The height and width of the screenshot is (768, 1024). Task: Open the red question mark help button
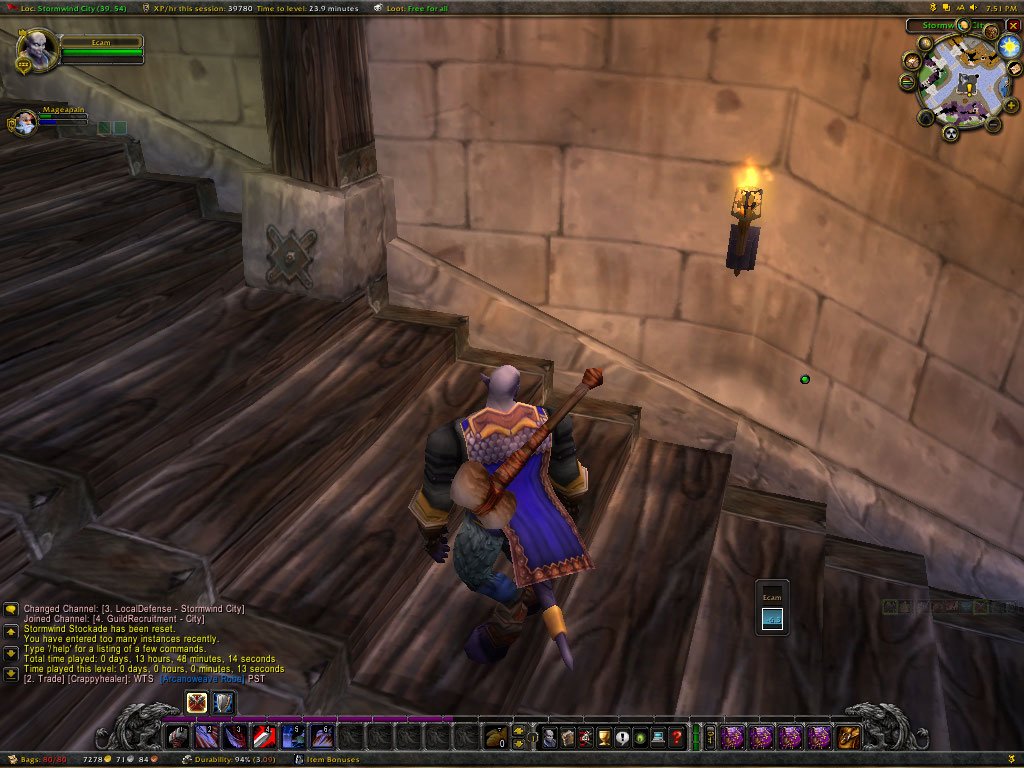tap(677, 738)
